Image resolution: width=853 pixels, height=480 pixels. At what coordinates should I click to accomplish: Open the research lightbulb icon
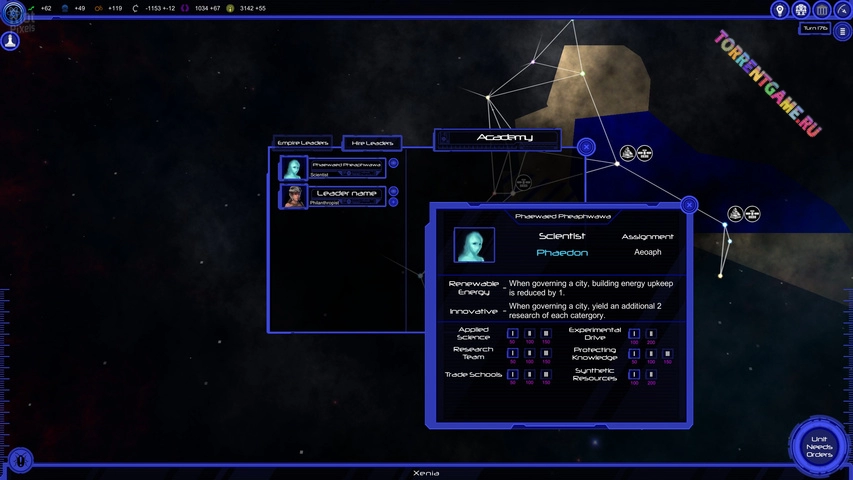pos(780,10)
